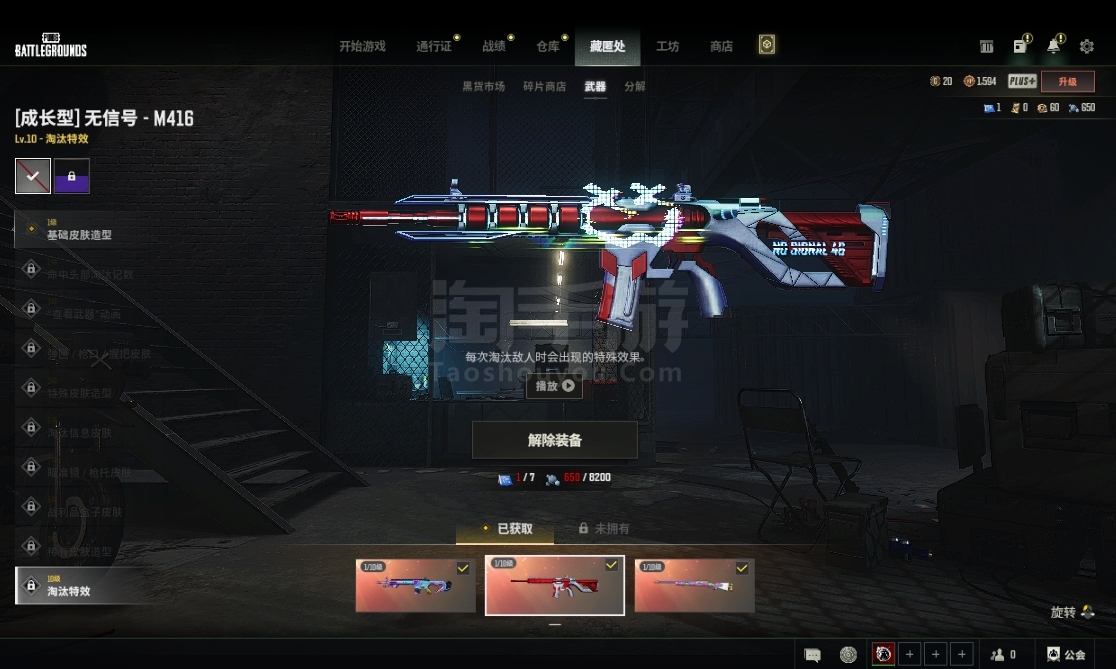
Task: Open the 公会 guild panel
Action: click(x=1066, y=655)
